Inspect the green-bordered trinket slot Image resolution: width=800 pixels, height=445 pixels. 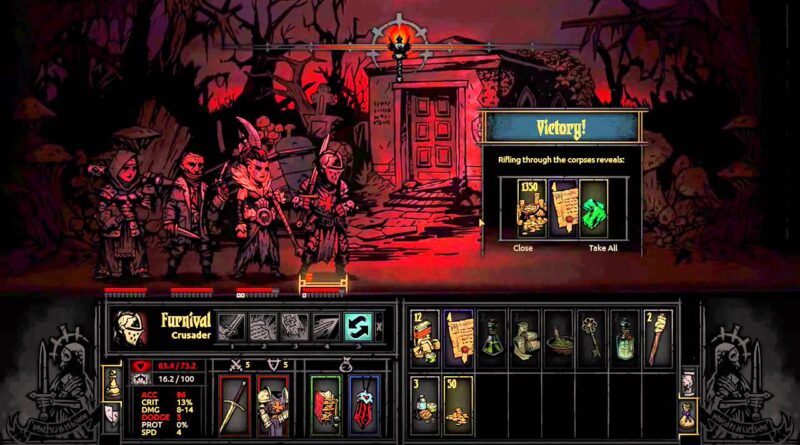325,405
